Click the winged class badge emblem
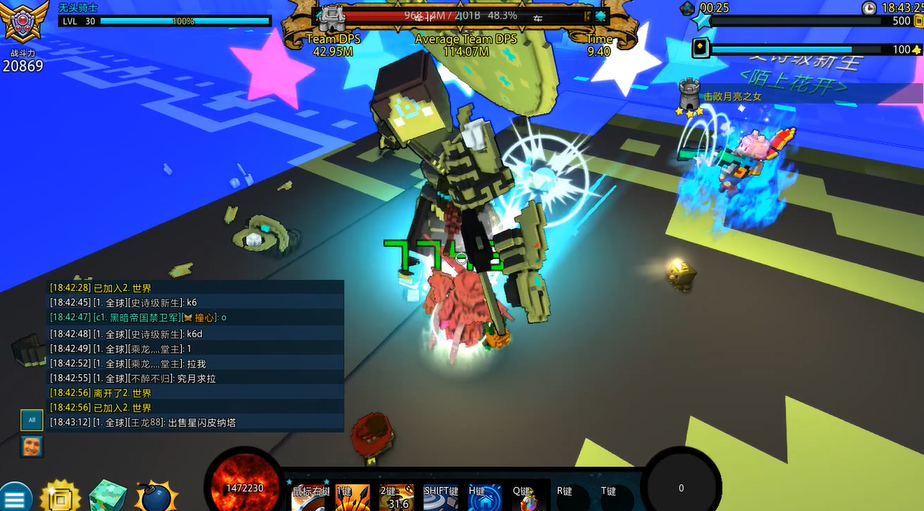 pyautogui.click(x=26, y=22)
